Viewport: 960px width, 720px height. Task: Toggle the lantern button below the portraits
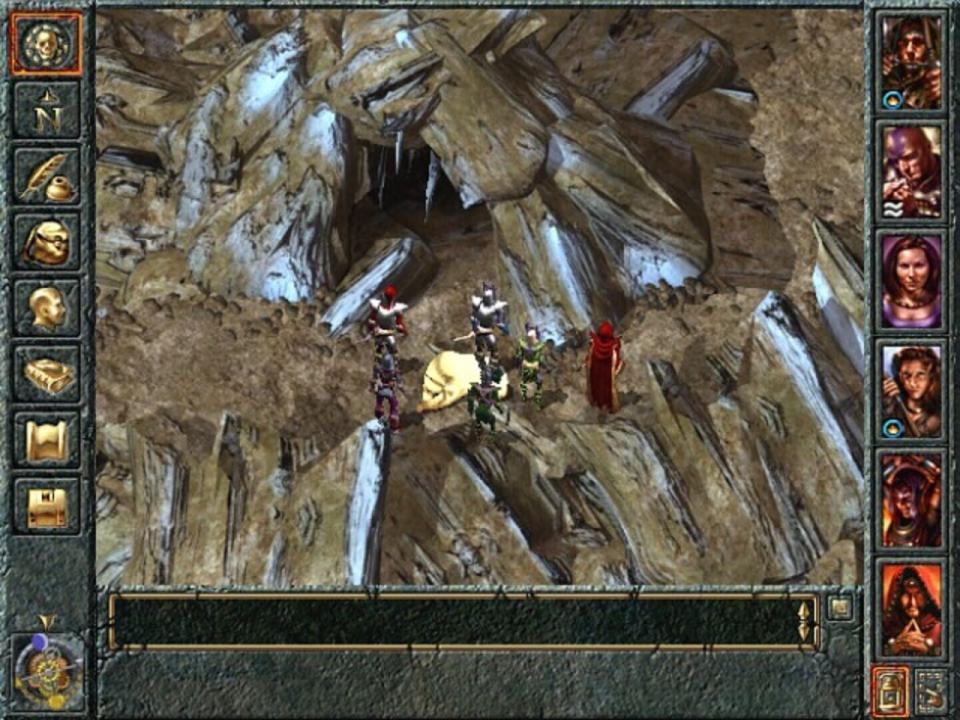coord(890,690)
